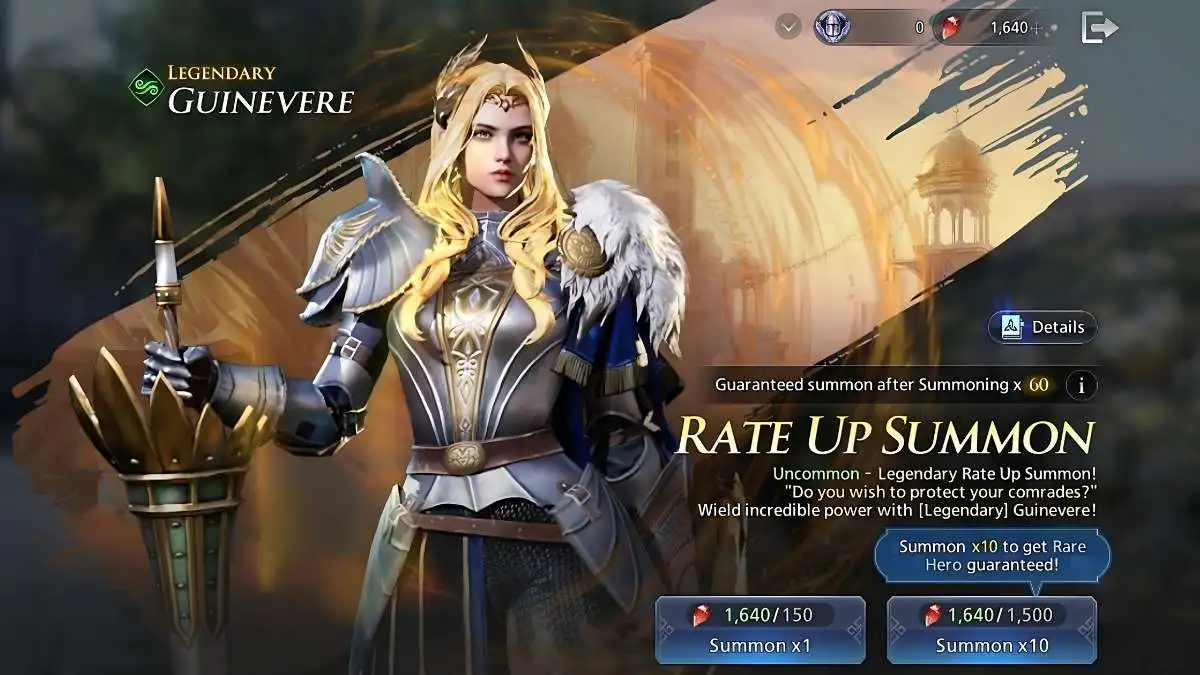Add more red gems with plus

click(x=1036, y=28)
